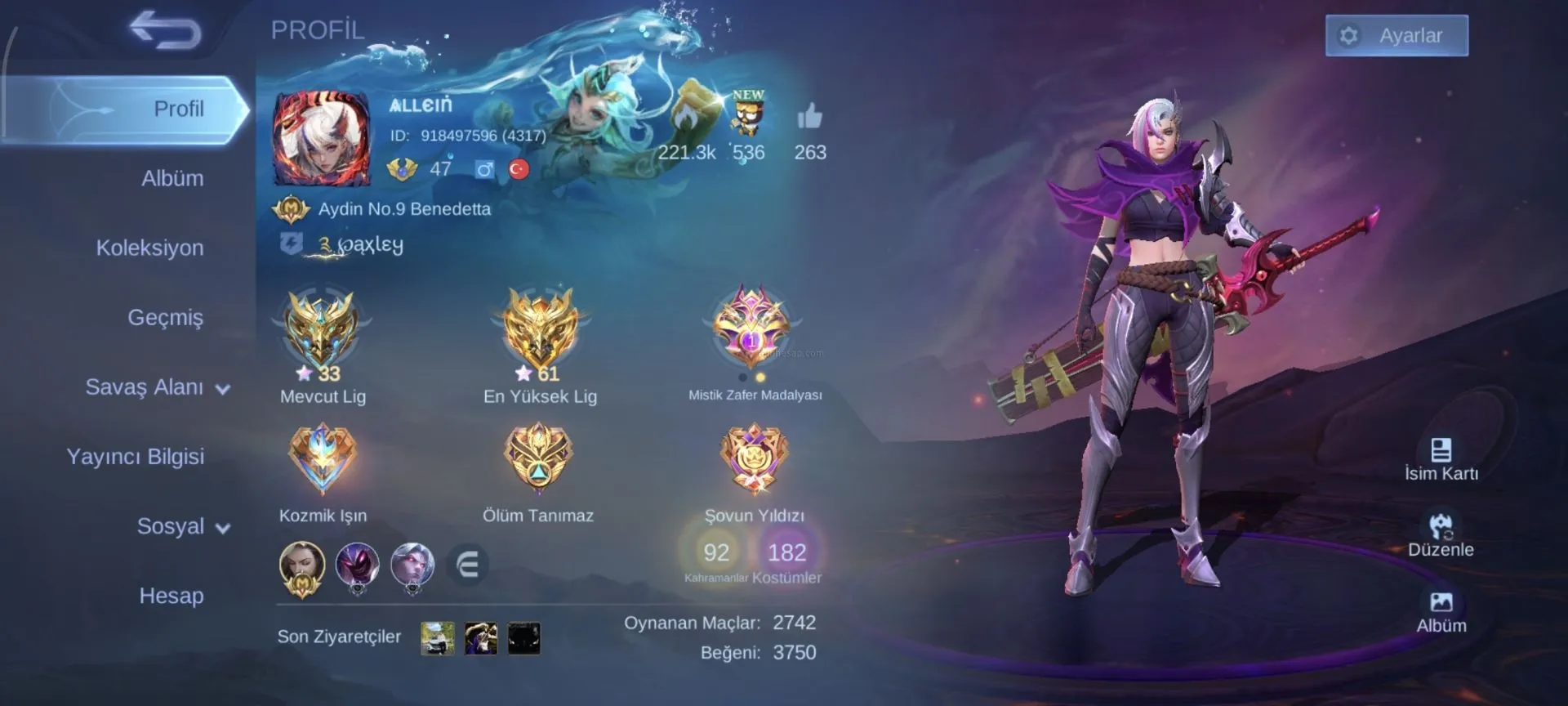Click the Düzenle edit button
1568x706 pixels.
[x=1441, y=535]
